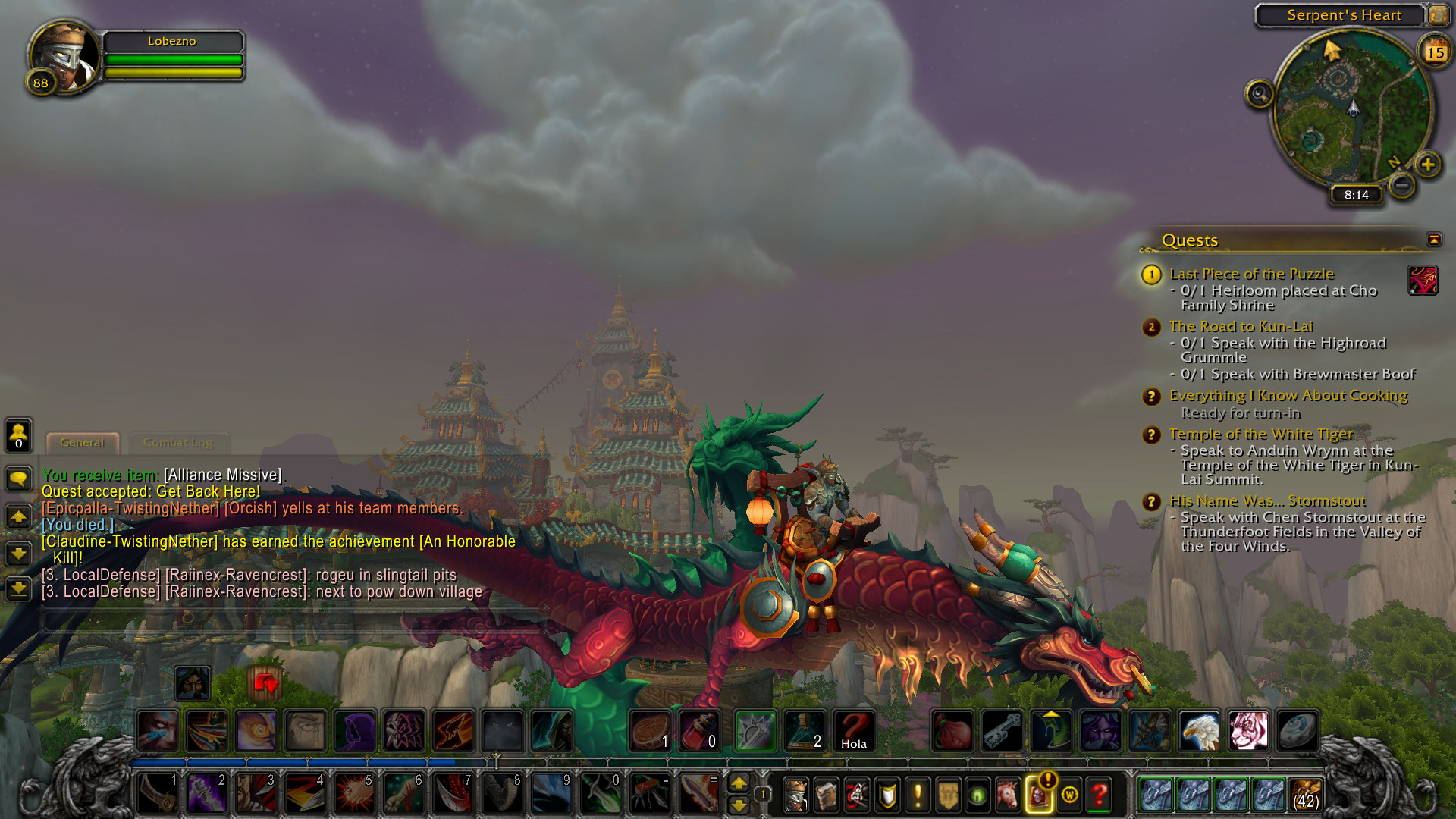
Task: Summon the white tiger mount
Action: coord(1248,731)
